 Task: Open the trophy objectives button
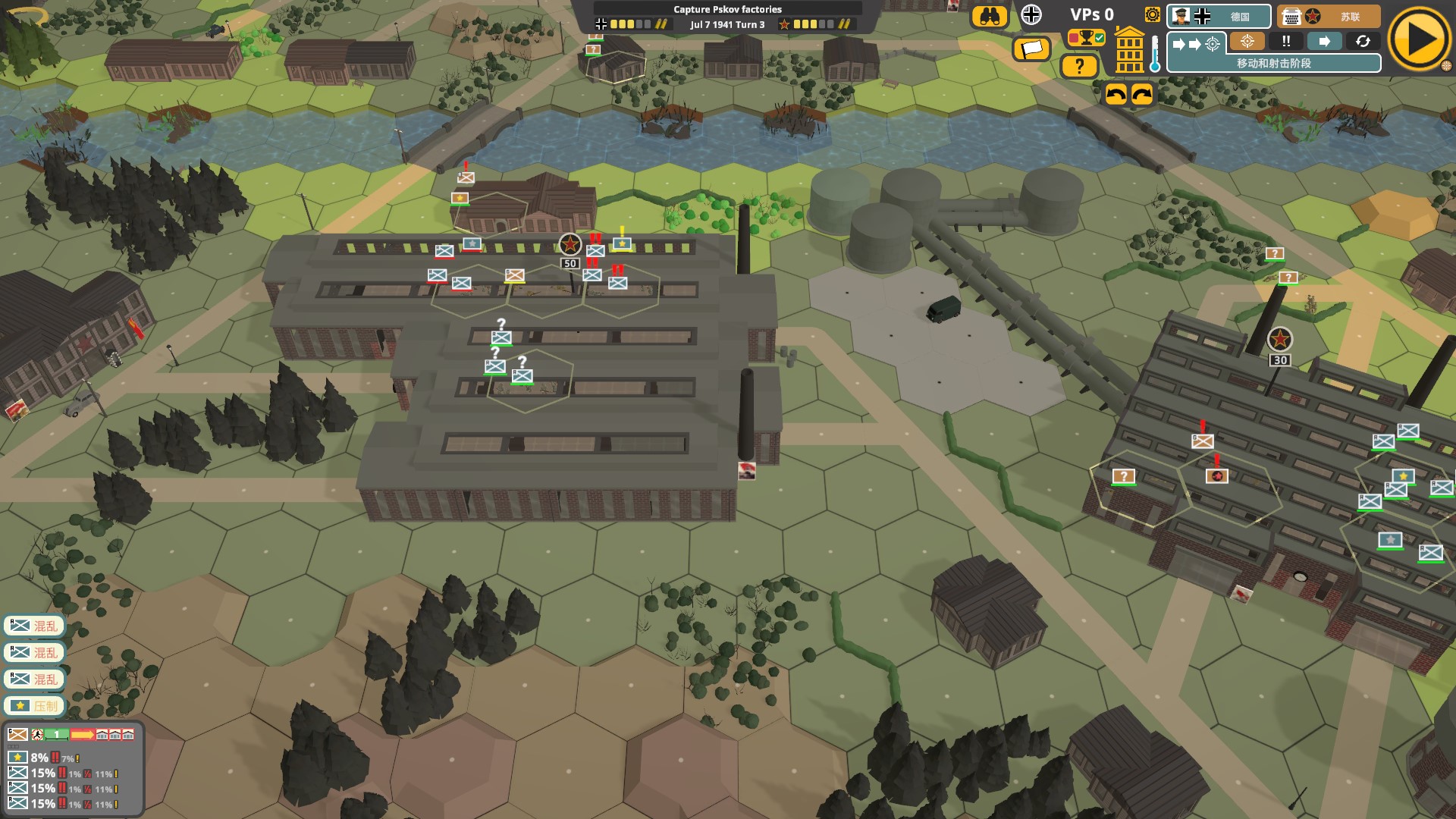click(x=1086, y=37)
